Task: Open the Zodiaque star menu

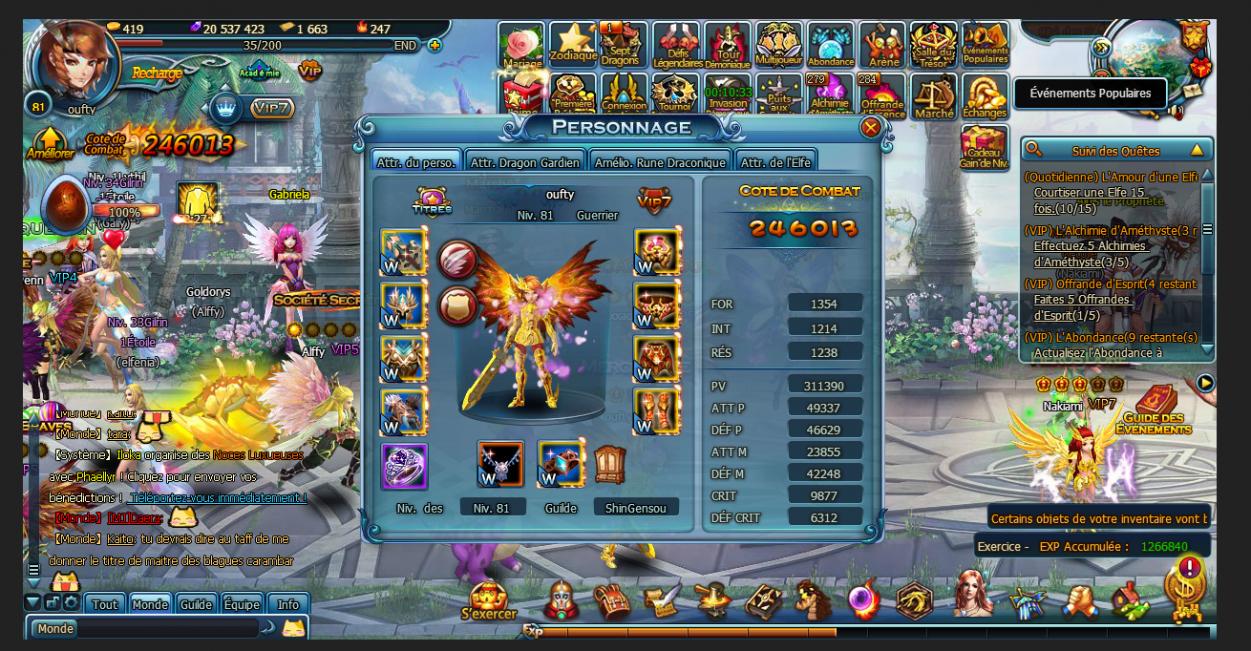Action: [x=573, y=45]
